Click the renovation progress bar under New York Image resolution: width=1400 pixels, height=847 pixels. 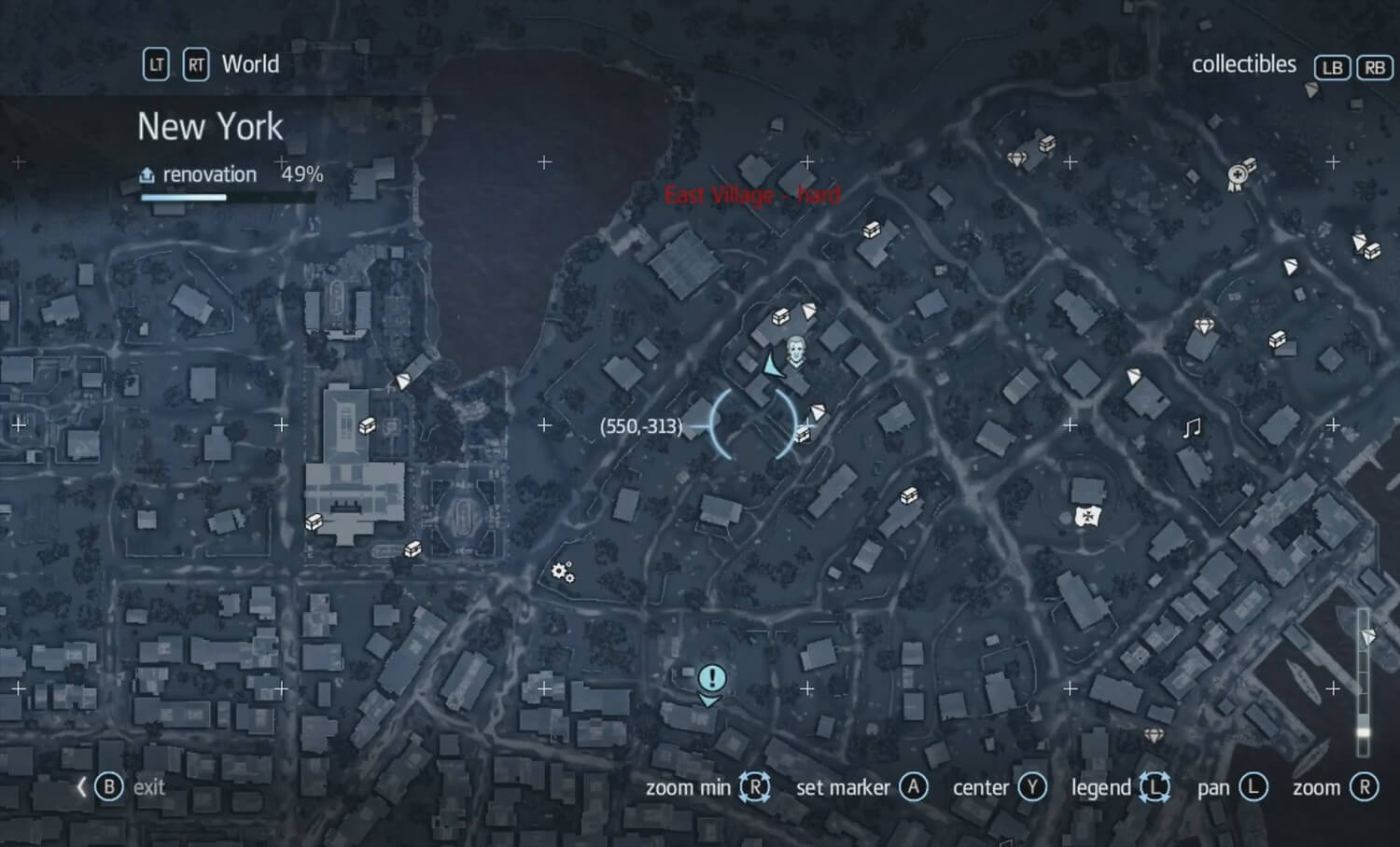coord(184,197)
